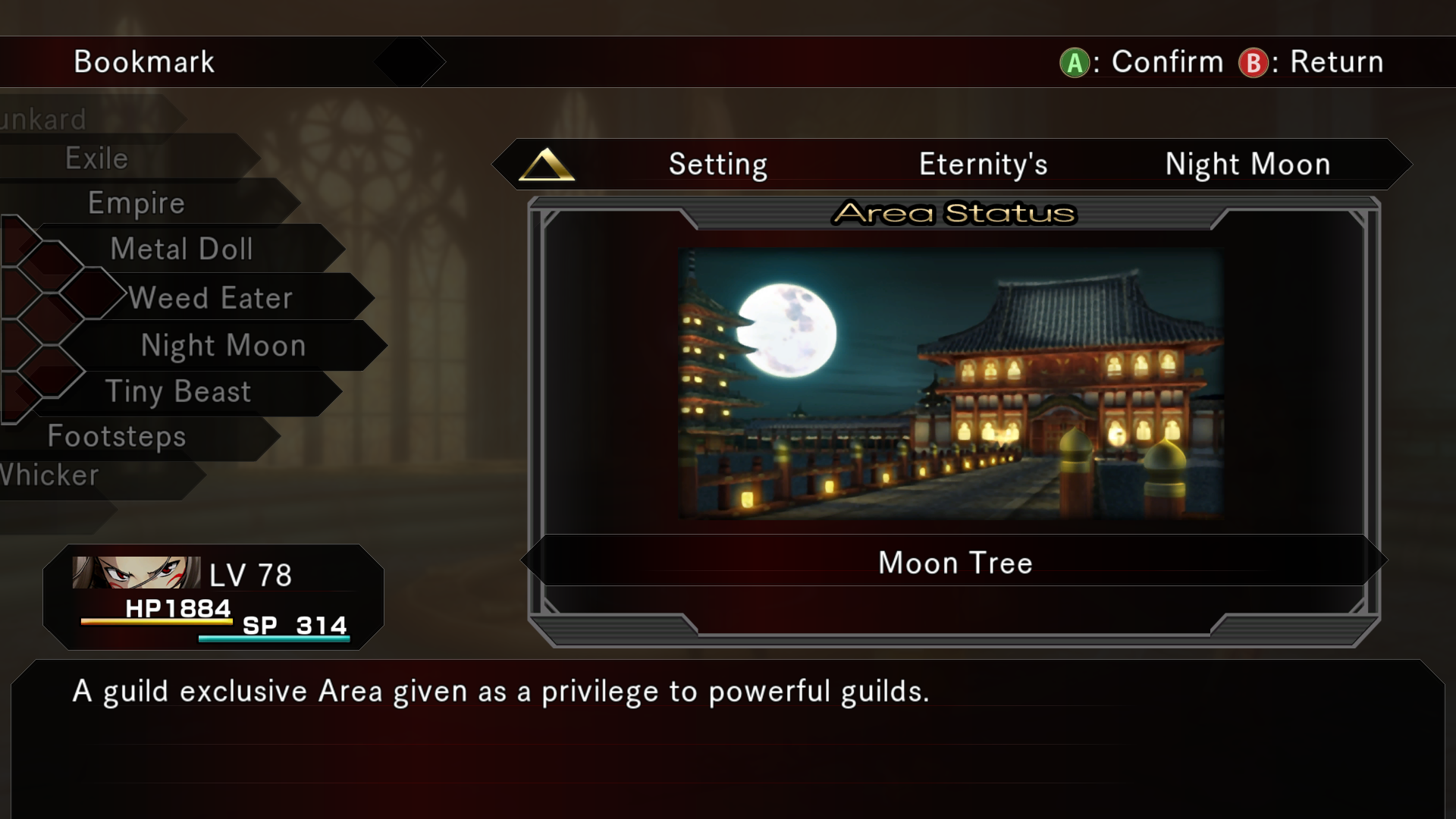Click the Eternity's keyword in the header
The width and height of the screenshot is (1456, 819).
pyautogui.click(x=983, y=165)
